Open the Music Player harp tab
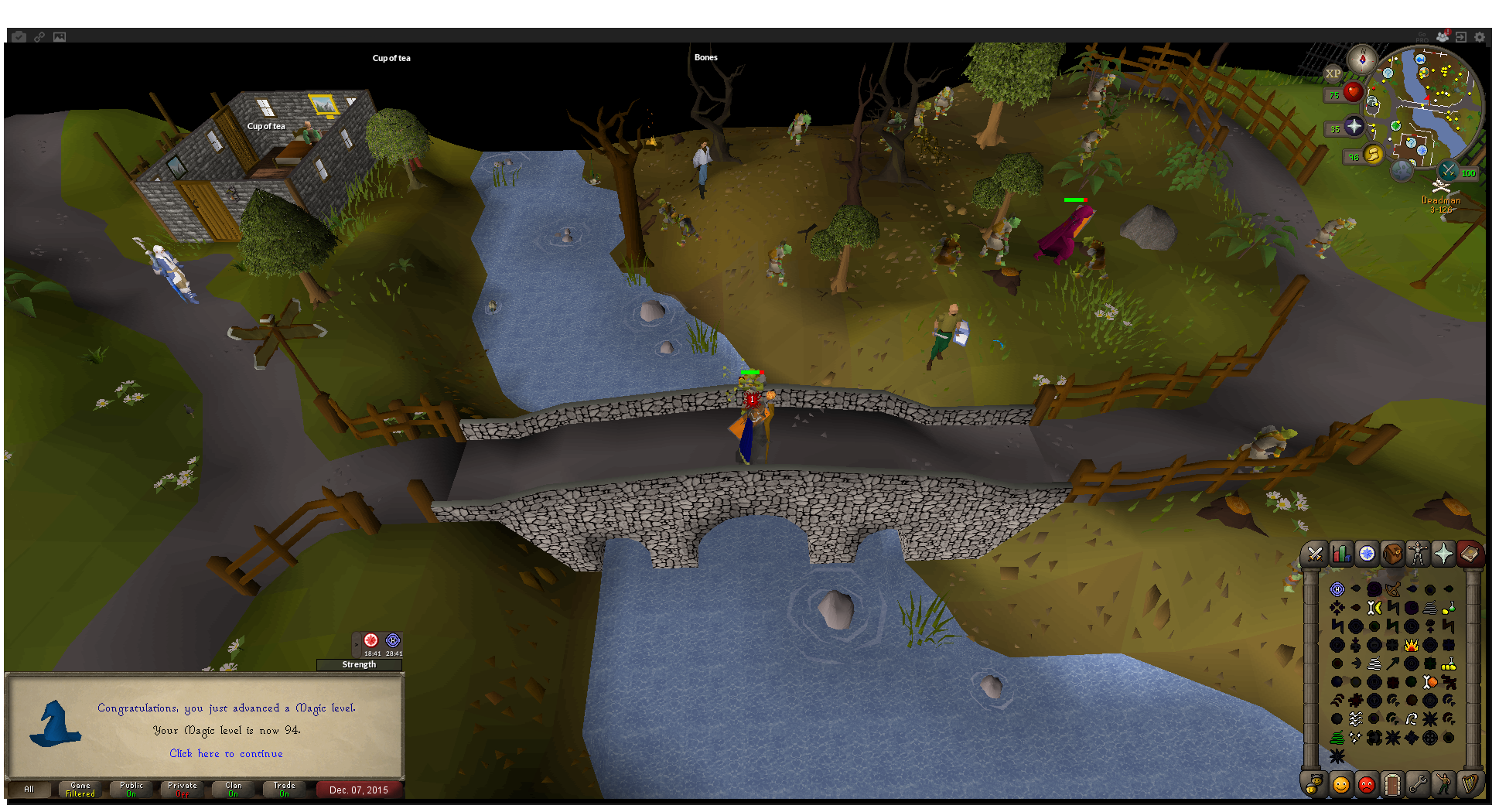The image size is (1499, 812). [x=1470, y=784]
